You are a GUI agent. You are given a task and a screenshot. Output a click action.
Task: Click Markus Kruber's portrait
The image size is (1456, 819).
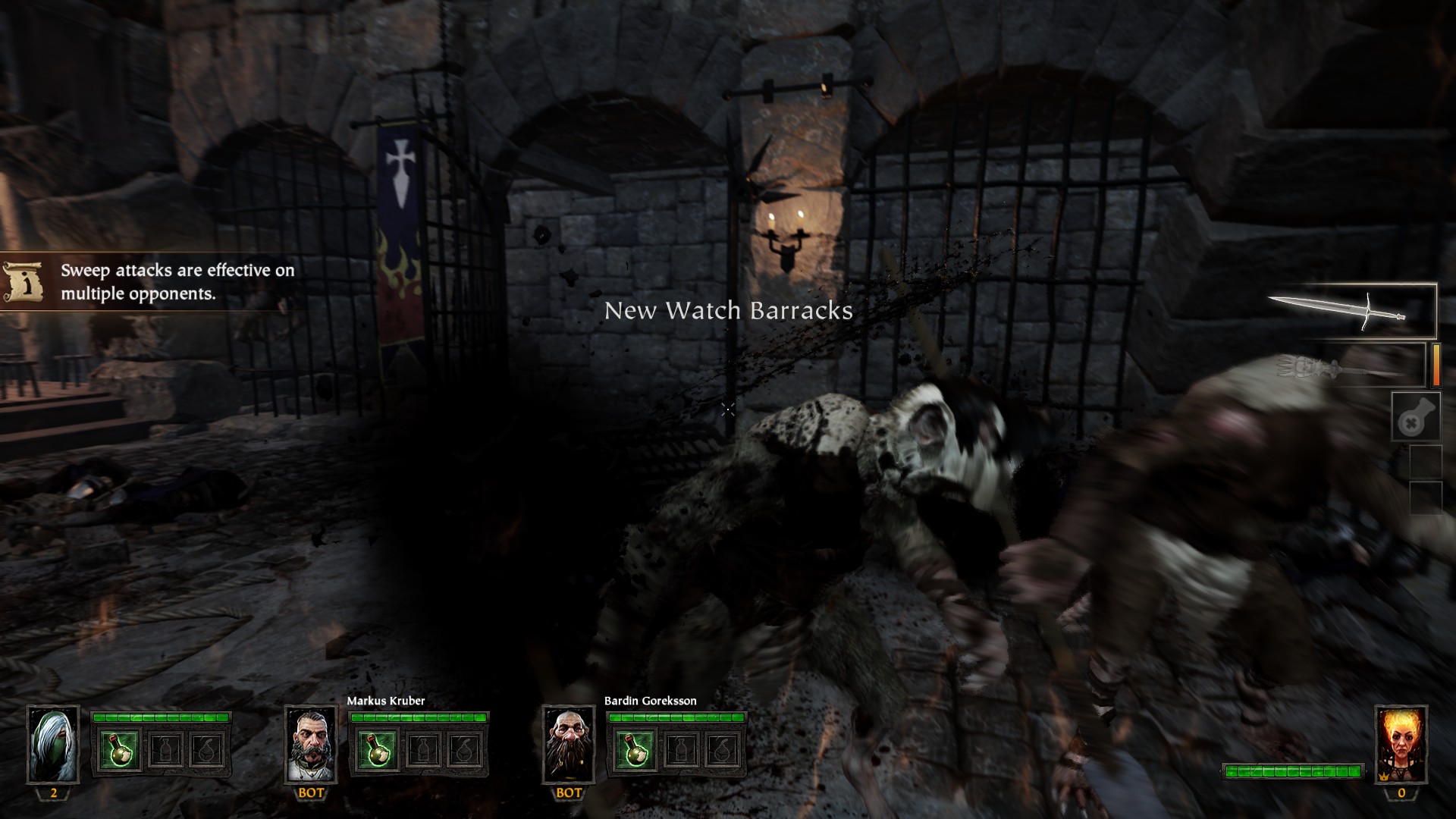310,745
